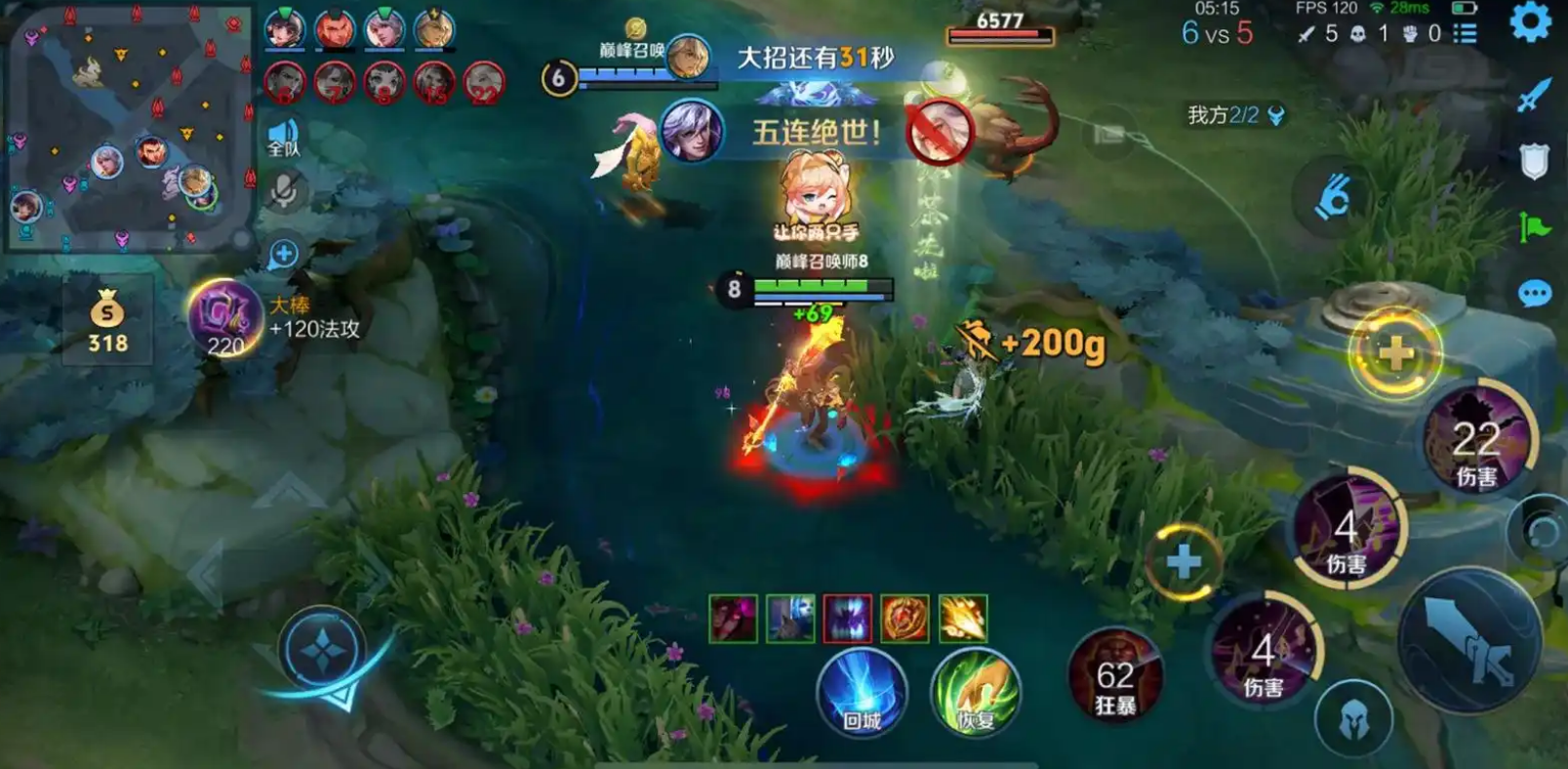Open the quick message plus bubble
1568x769 pixels.
[x=283, y=255]
